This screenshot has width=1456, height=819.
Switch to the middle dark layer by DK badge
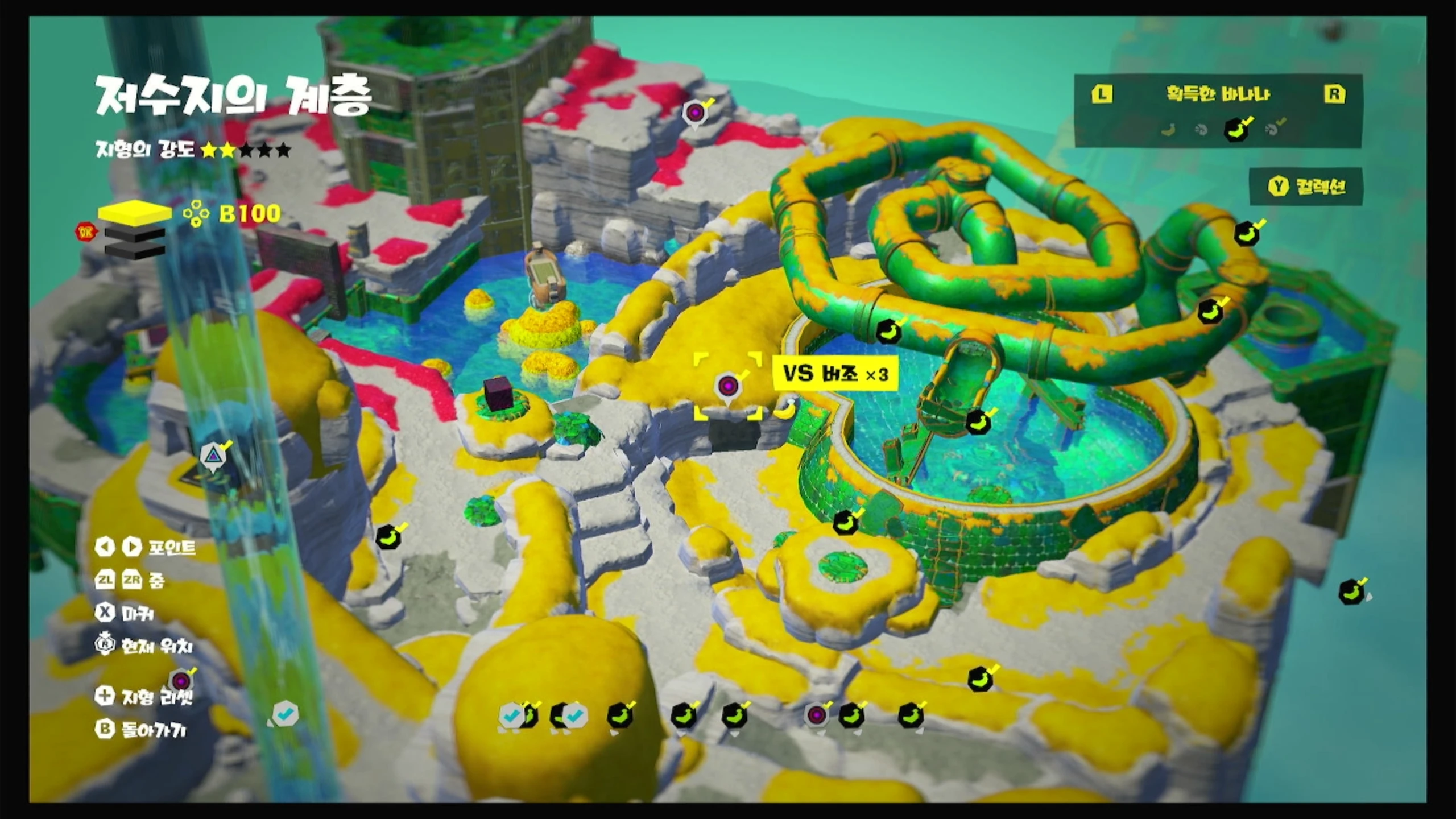135,233
